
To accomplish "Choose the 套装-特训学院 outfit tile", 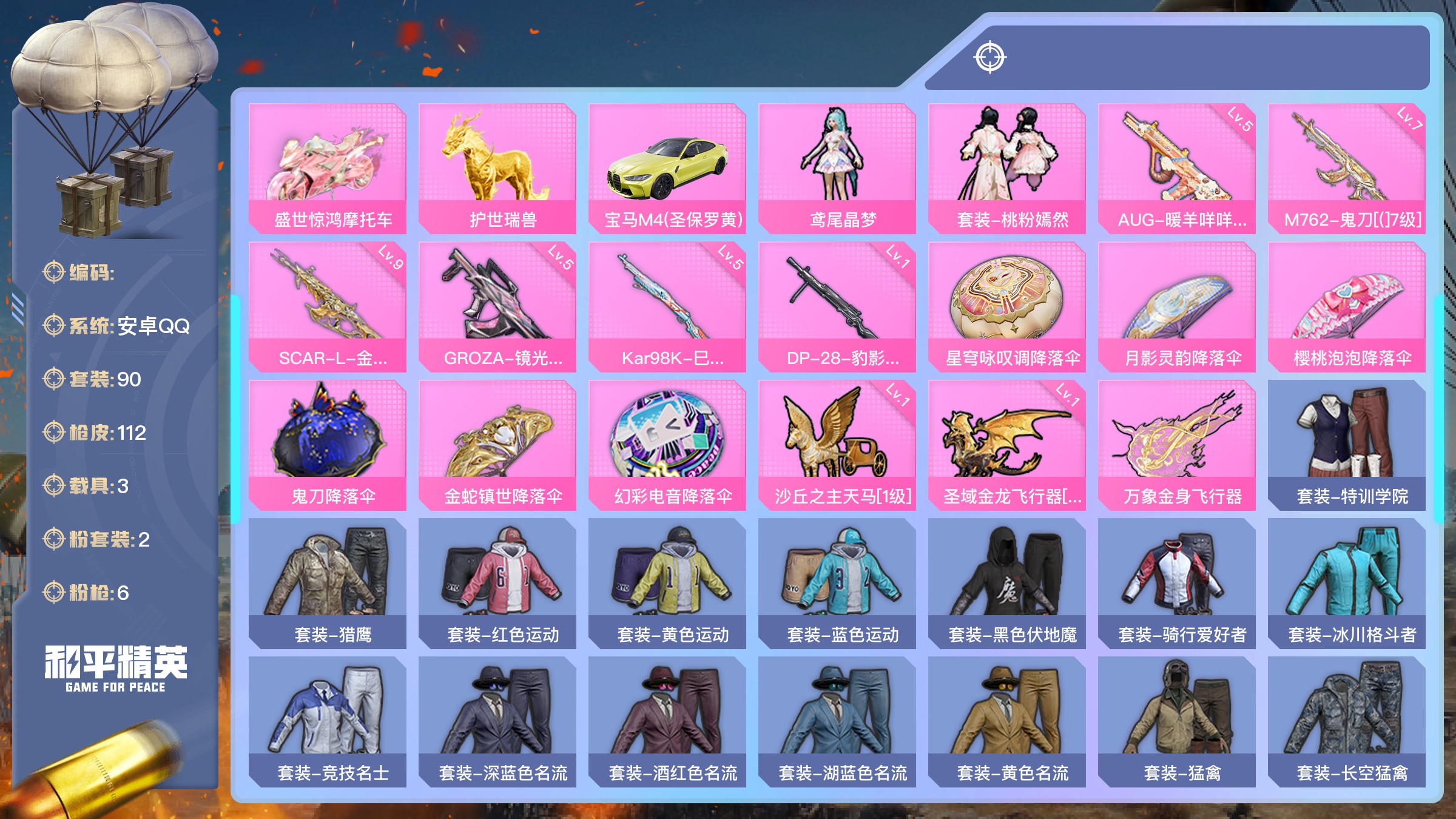I will [1347, 445].
